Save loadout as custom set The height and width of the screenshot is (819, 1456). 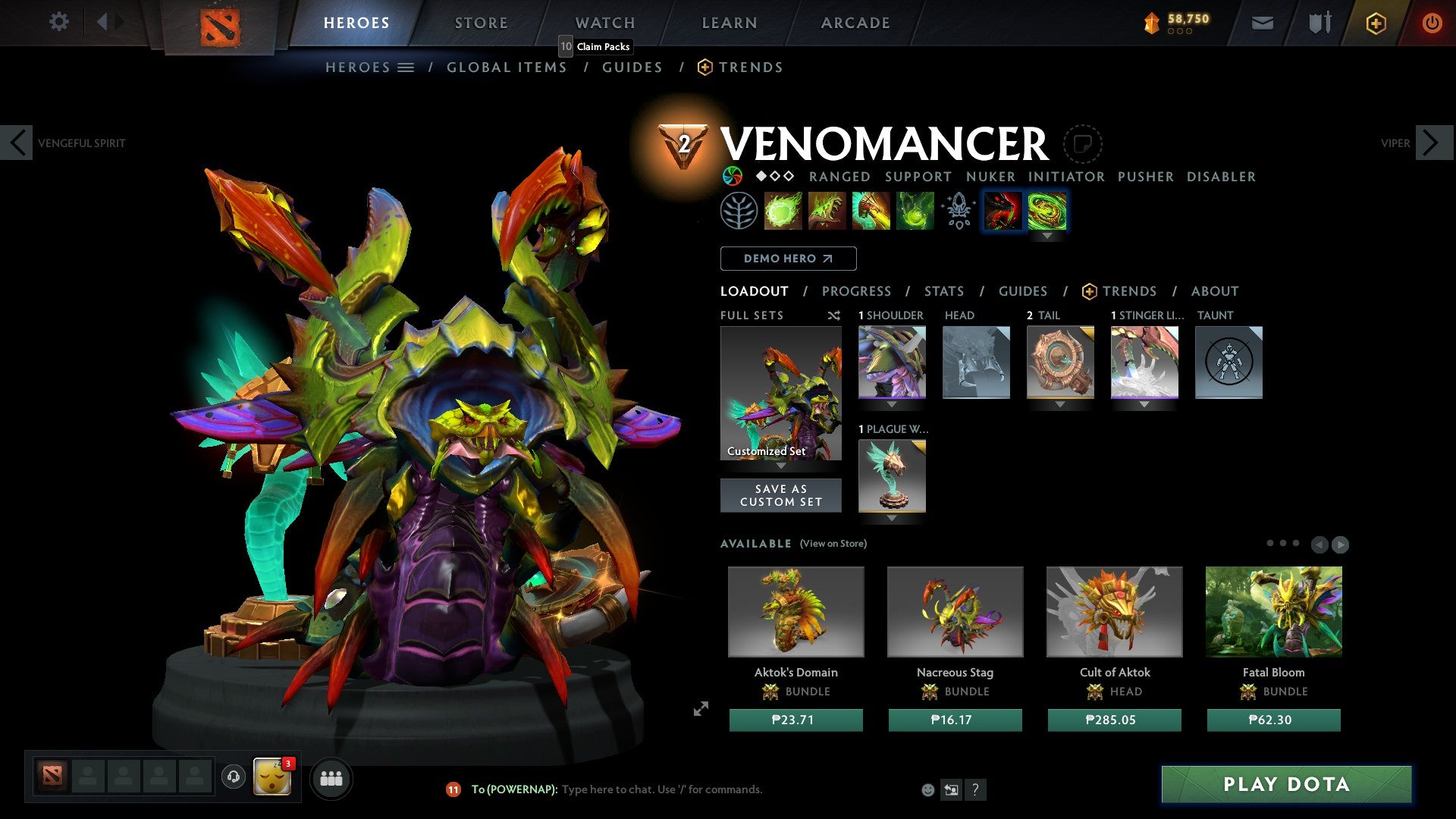(x=780, y=495)
